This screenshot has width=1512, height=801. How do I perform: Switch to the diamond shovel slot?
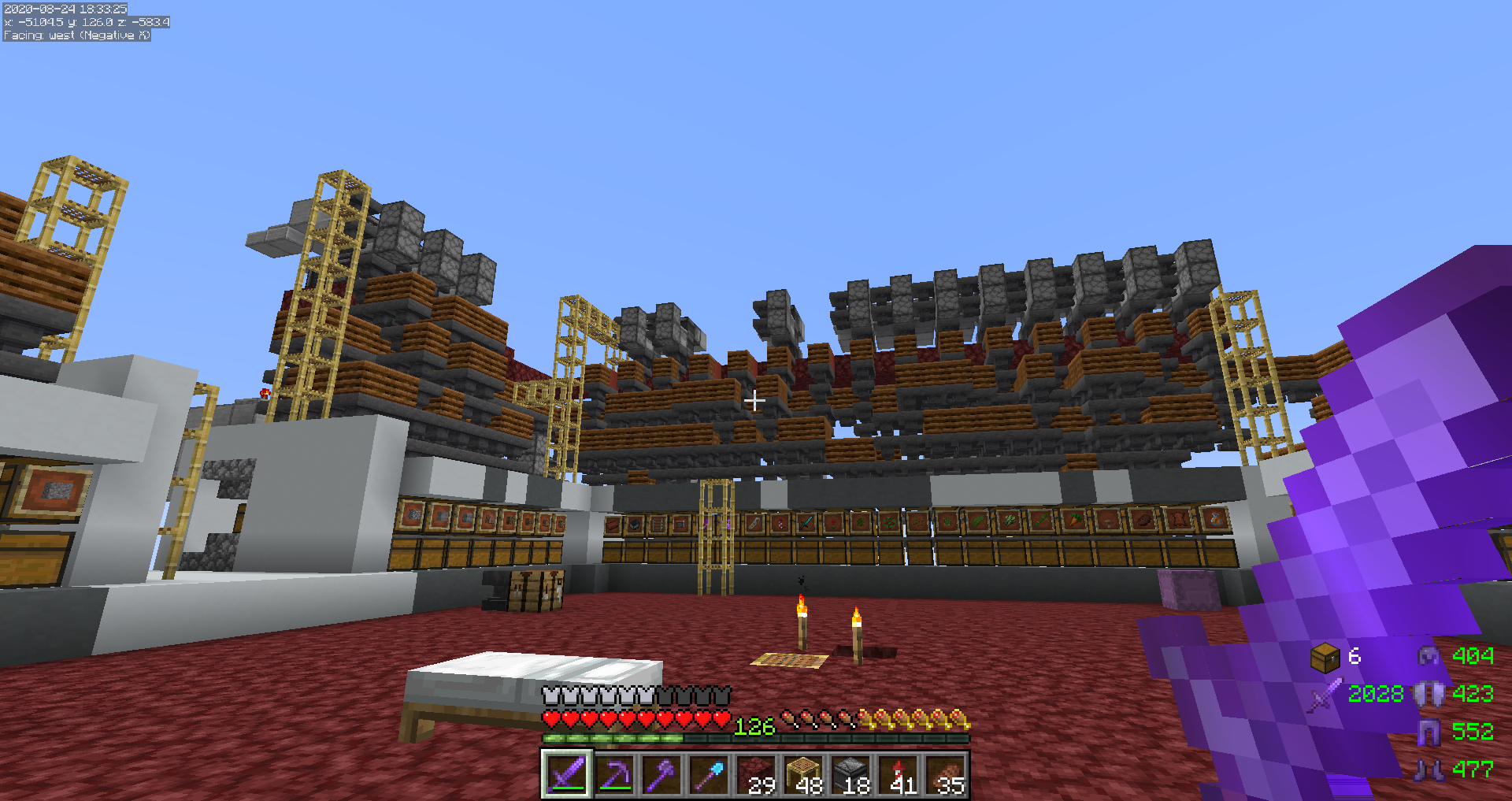[709, 774]
